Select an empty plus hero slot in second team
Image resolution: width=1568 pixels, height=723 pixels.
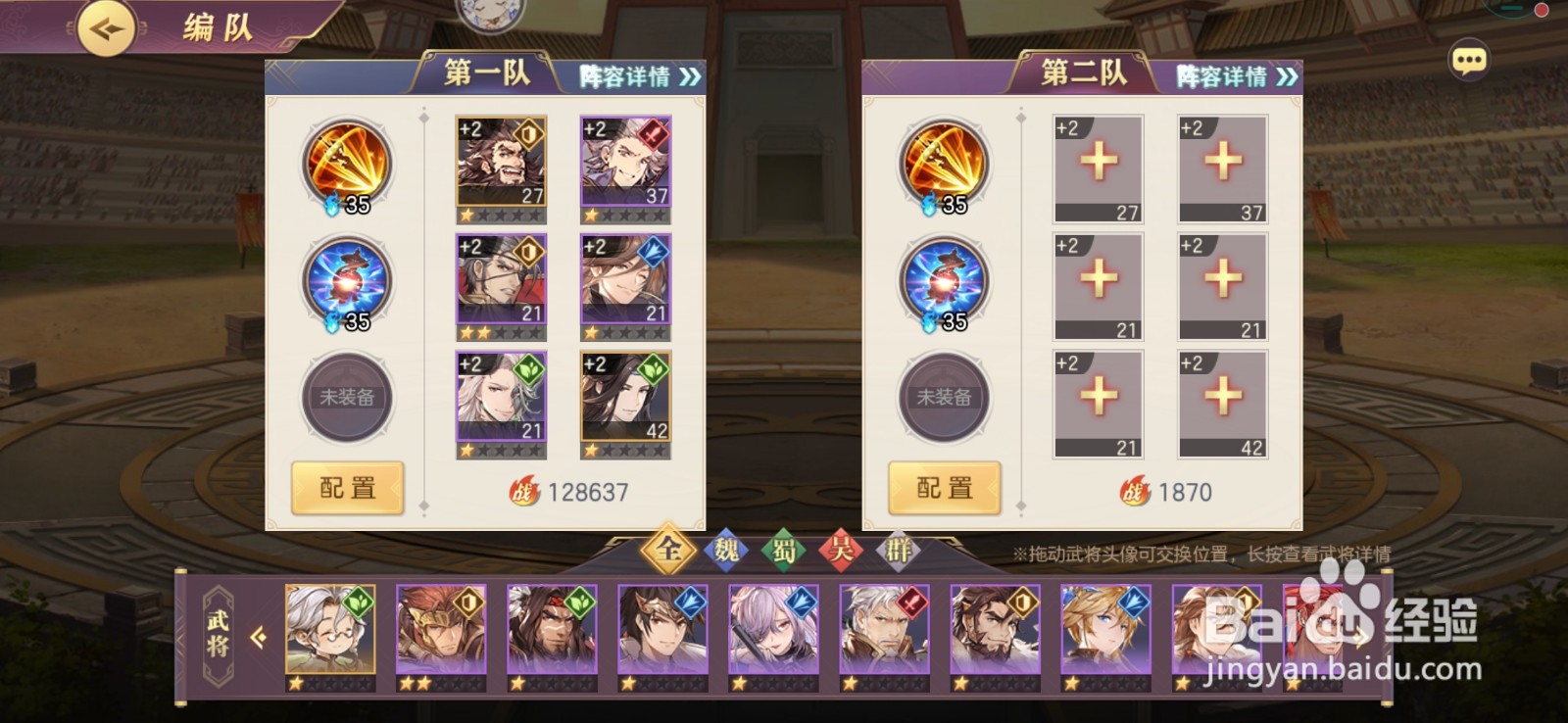[1098, 167]
